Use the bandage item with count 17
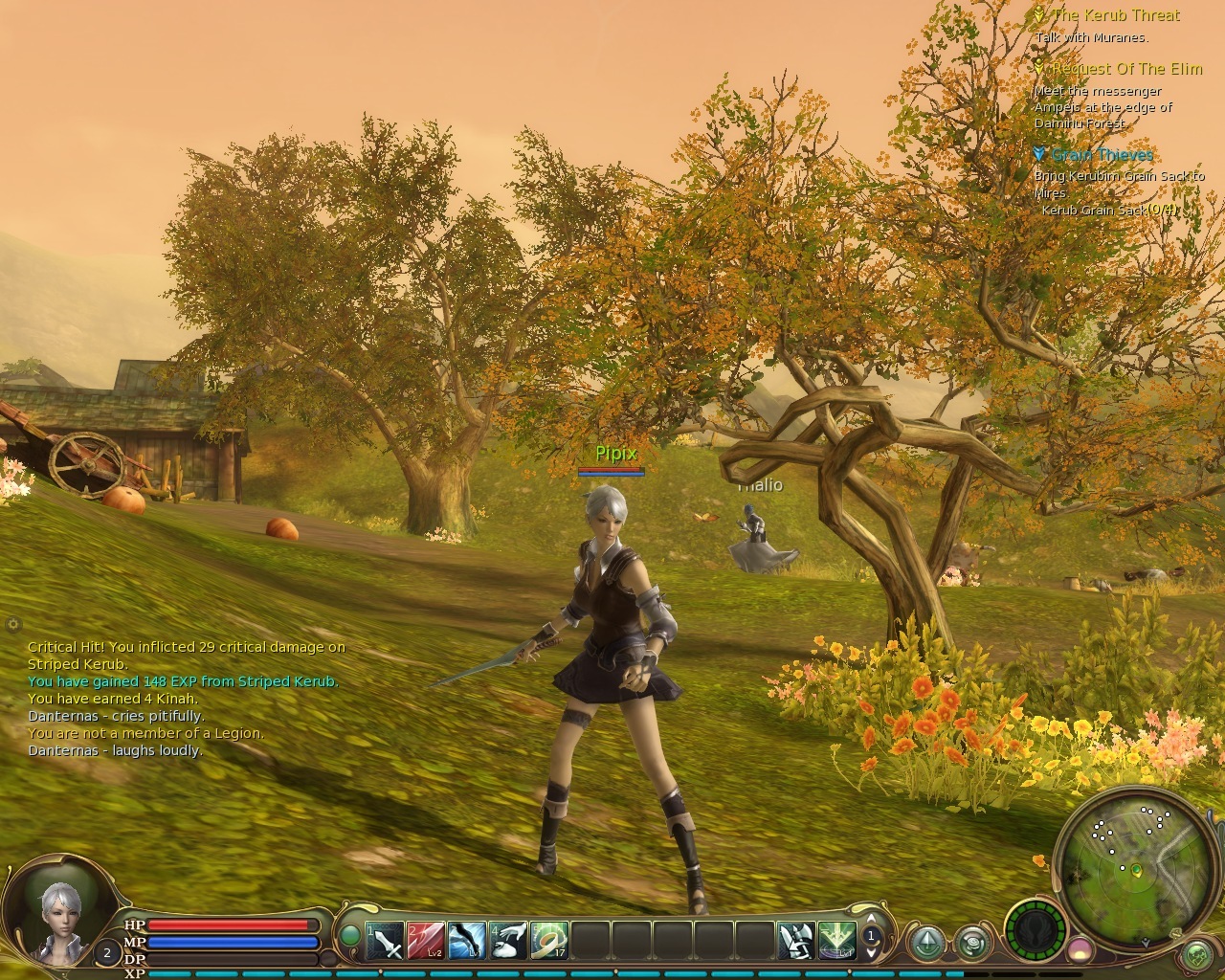This screenshot has width=1225, height=980. pyautogui.click(x=549, y=941)
